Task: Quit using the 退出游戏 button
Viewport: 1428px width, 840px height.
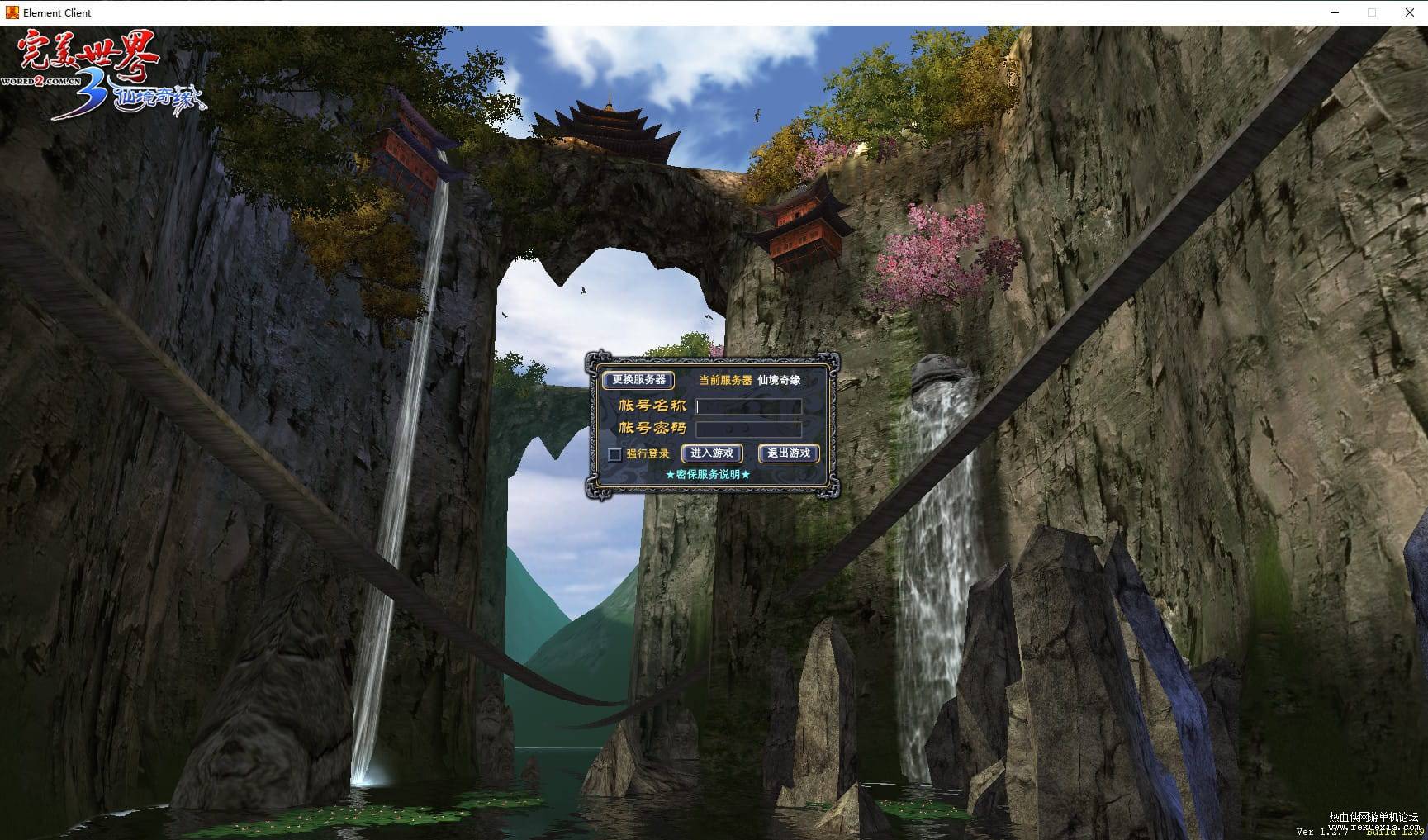Action: coord(789,453)
